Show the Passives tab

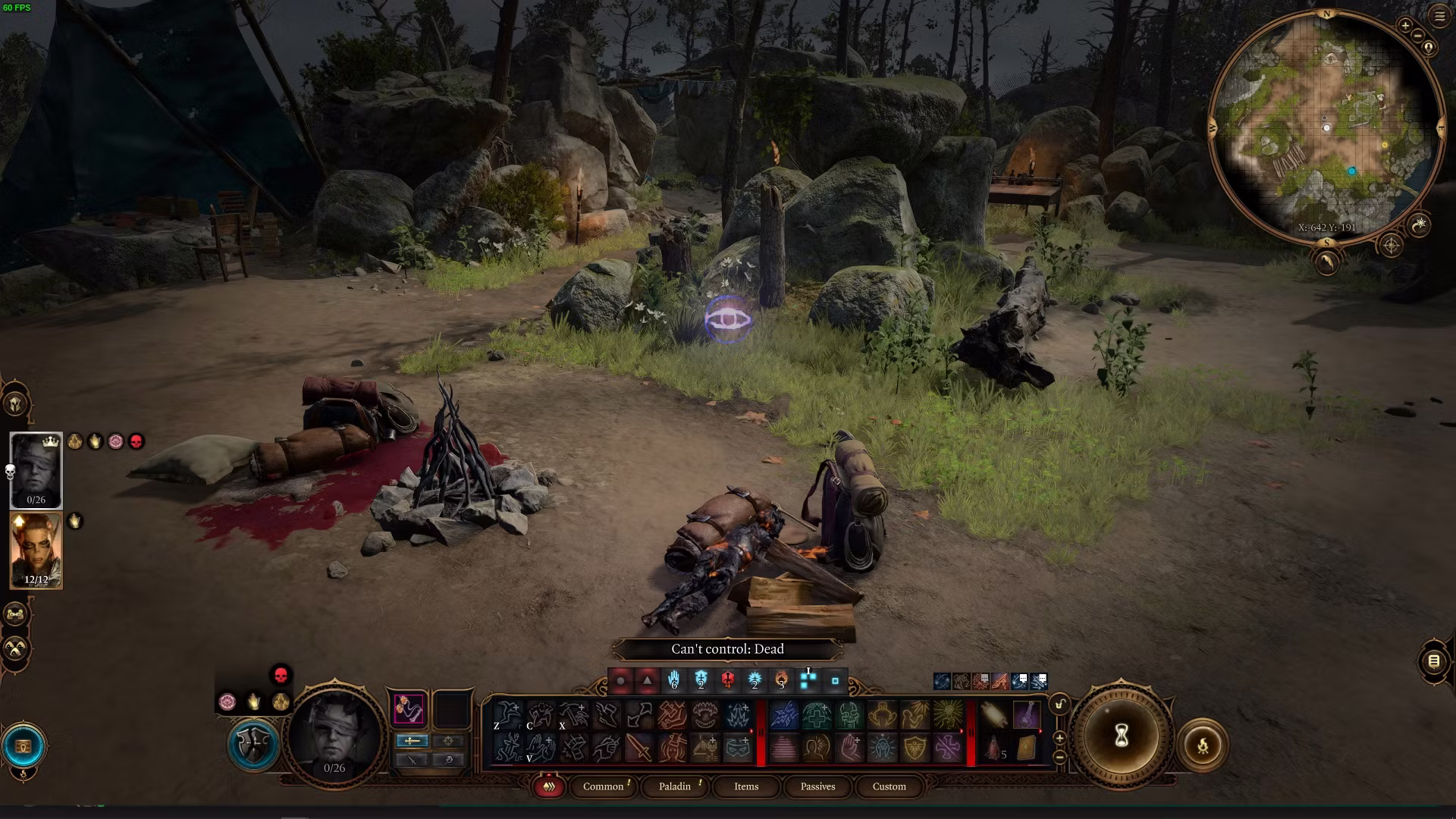(817, 786)
